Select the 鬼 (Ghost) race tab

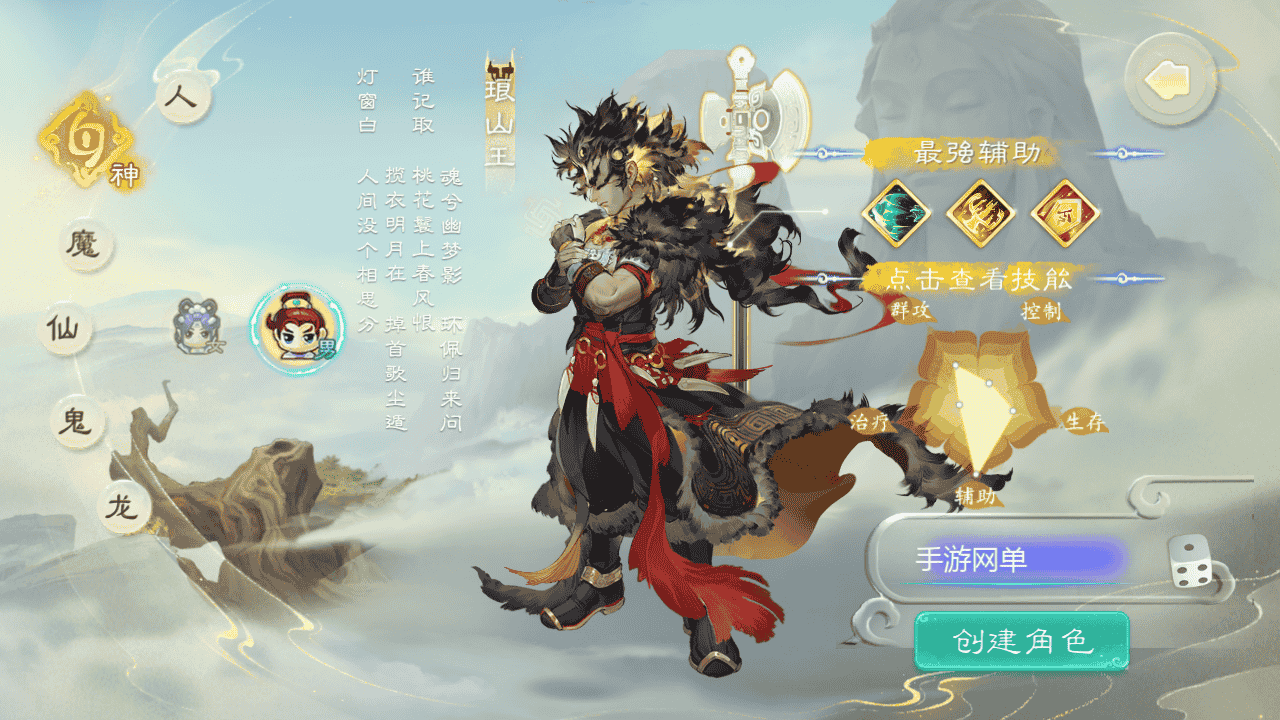pos(77,423)
